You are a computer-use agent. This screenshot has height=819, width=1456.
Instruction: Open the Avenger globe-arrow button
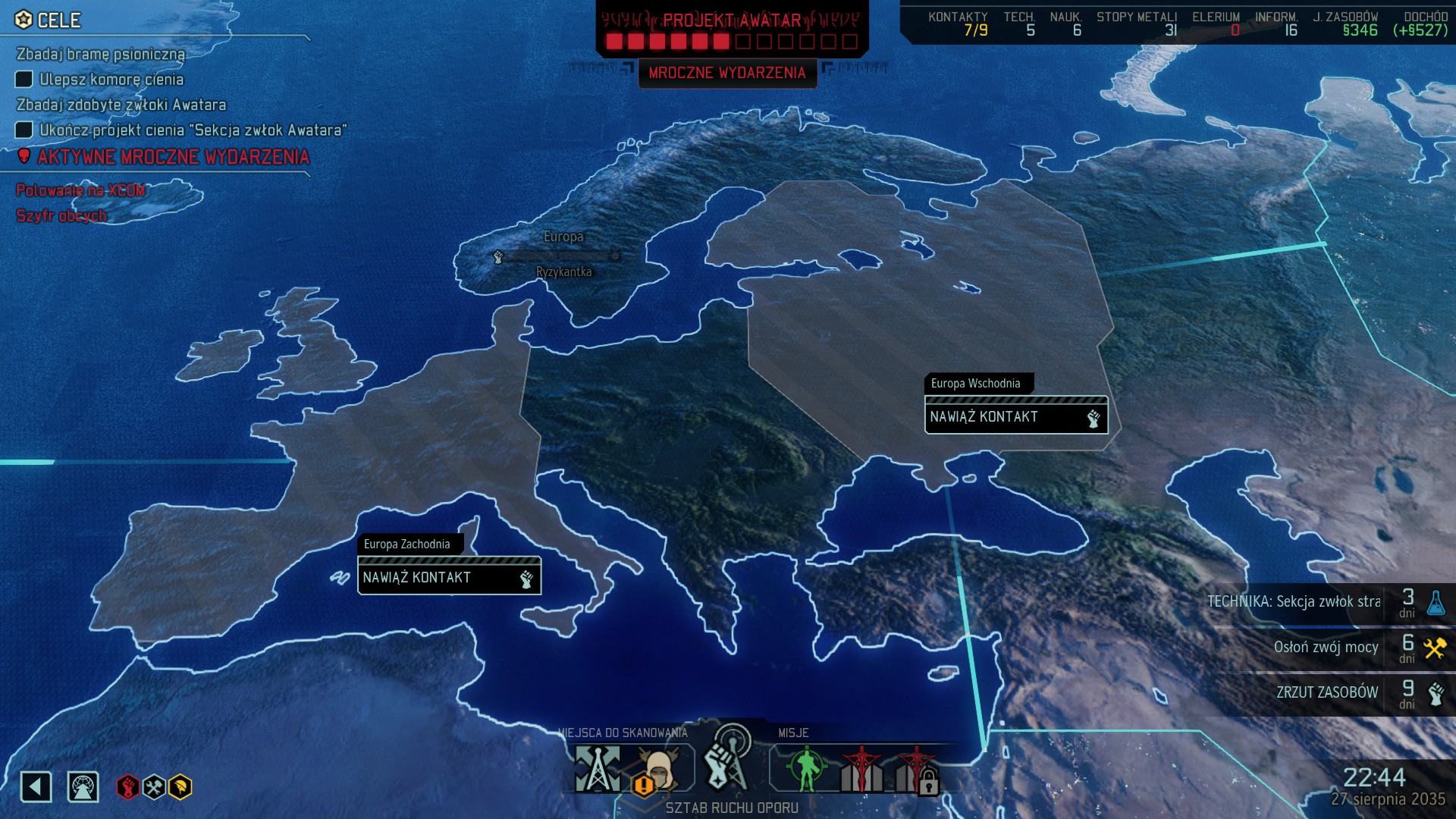tap(83, 786)
